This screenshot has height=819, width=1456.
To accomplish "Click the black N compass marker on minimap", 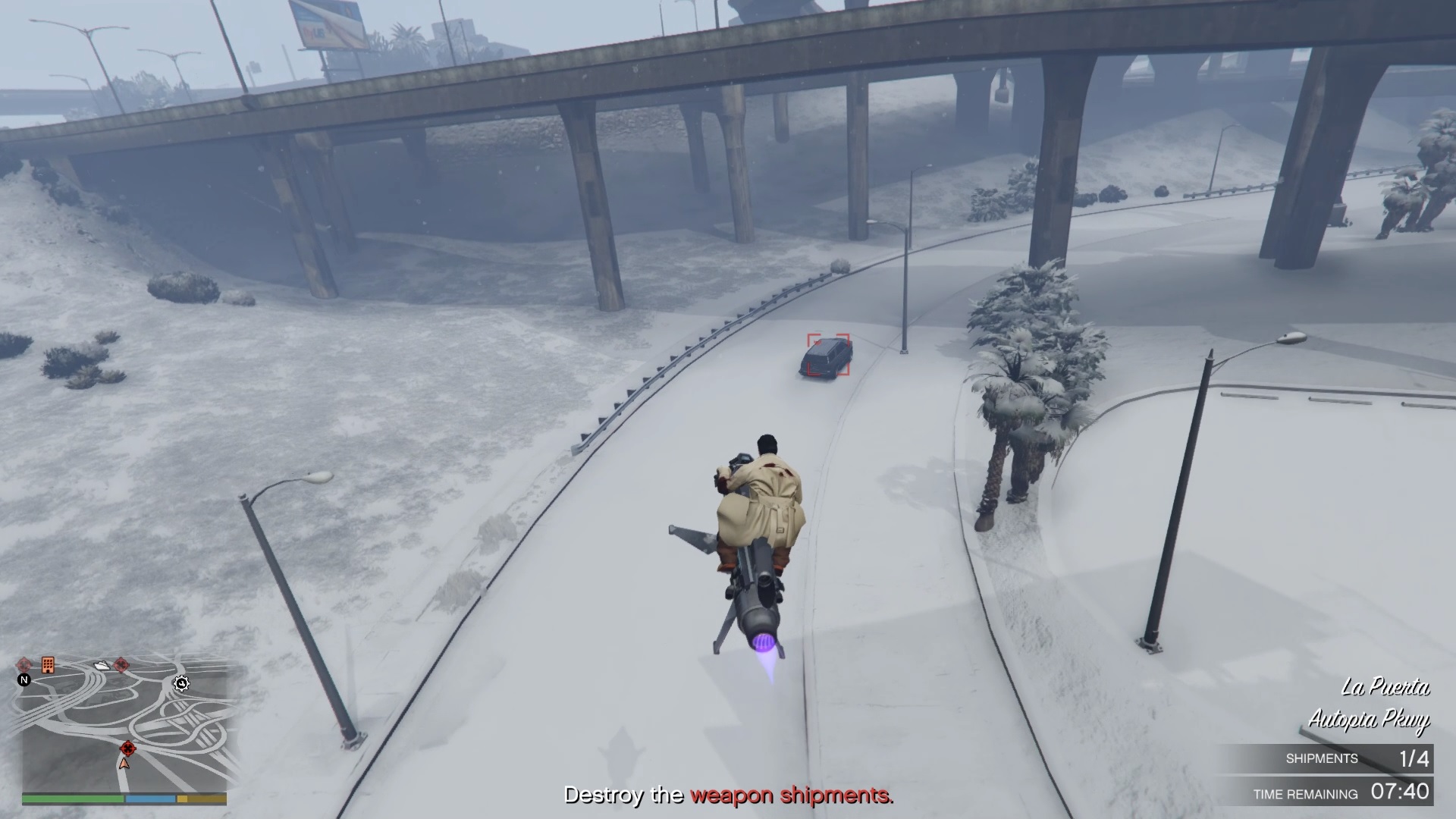I will pos(25,681).
